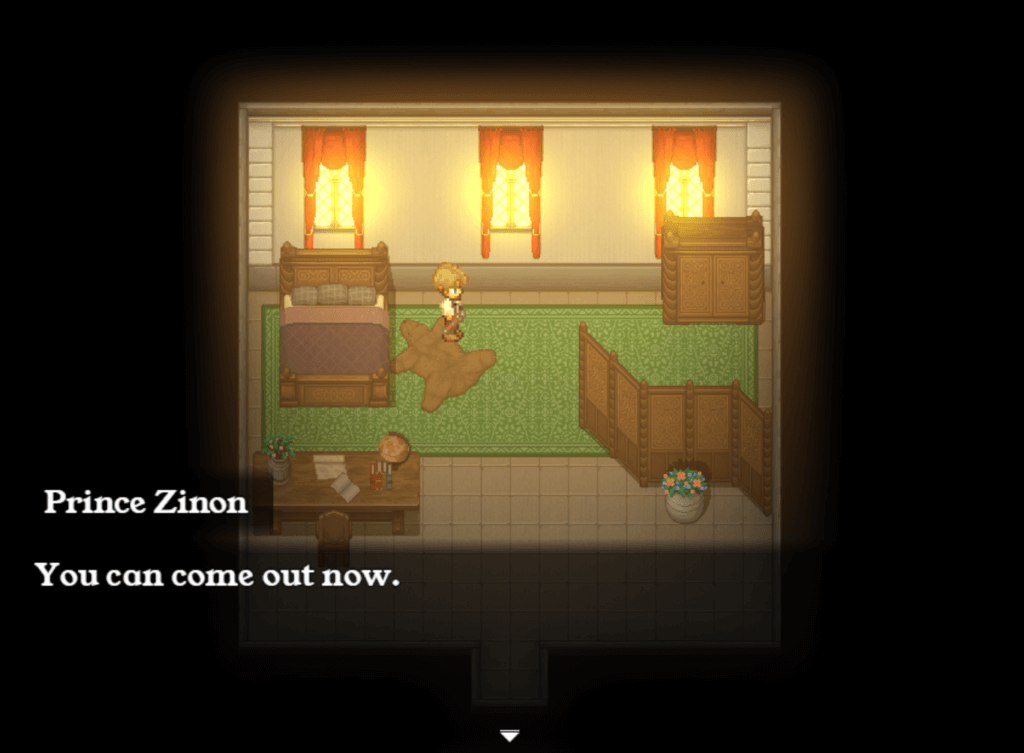Advance dialogue with the white arrow indicator
This screenshot has height=753, width=1024.
tap(510, 736)
